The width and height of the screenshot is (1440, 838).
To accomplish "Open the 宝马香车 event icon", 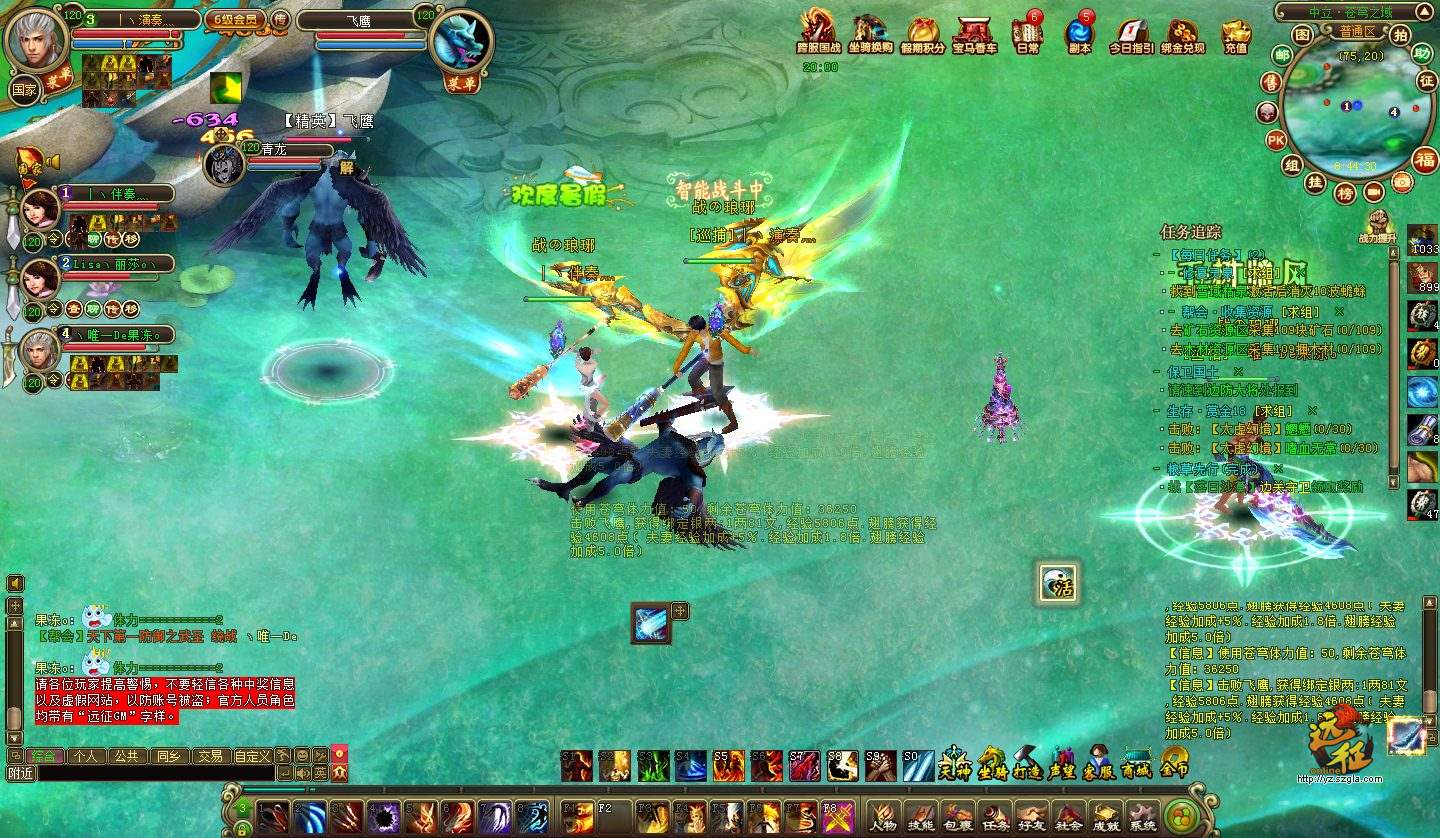I will click(x=973, y=33).
